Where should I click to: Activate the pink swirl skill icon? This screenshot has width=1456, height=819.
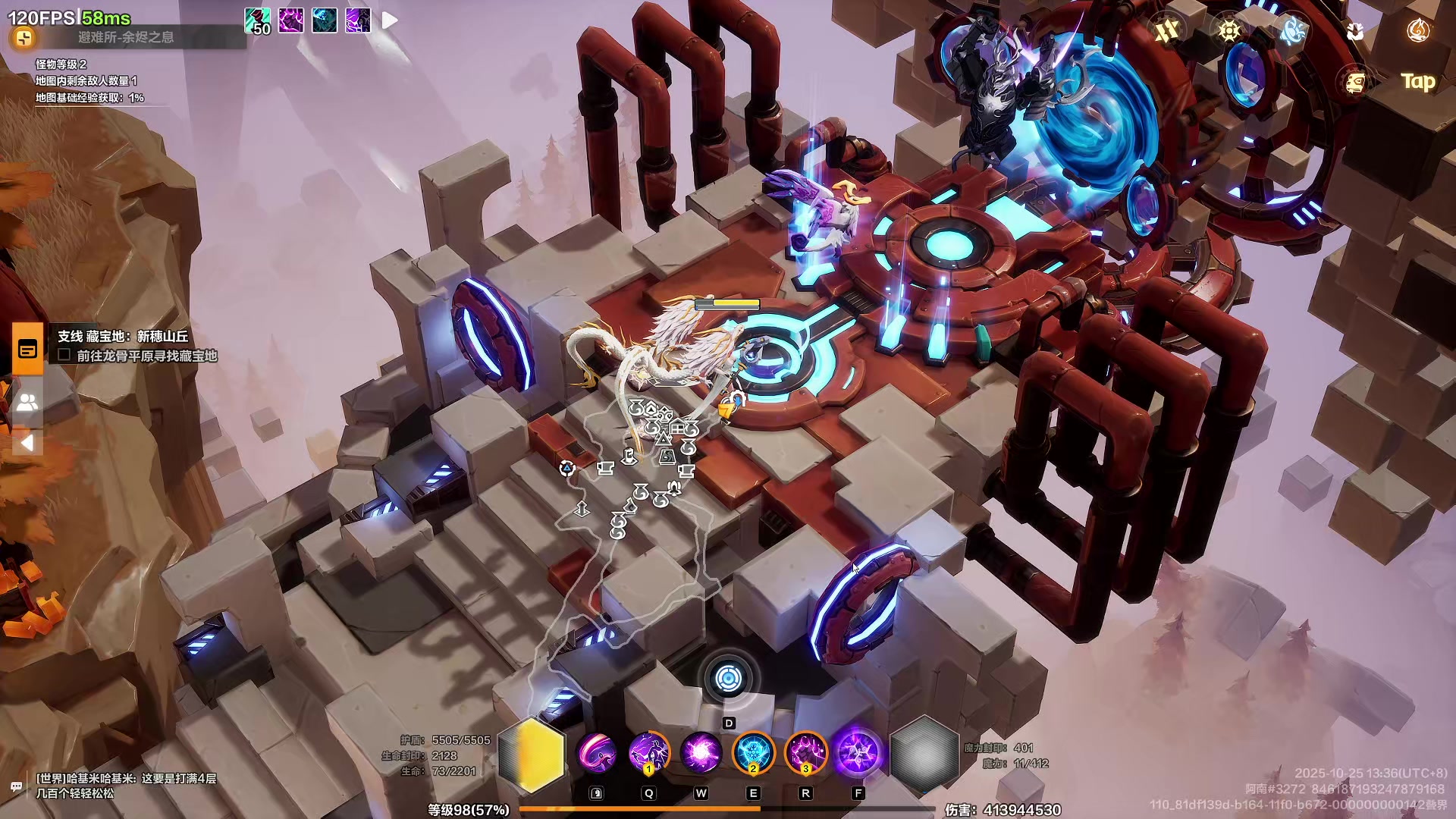(597, 754)
